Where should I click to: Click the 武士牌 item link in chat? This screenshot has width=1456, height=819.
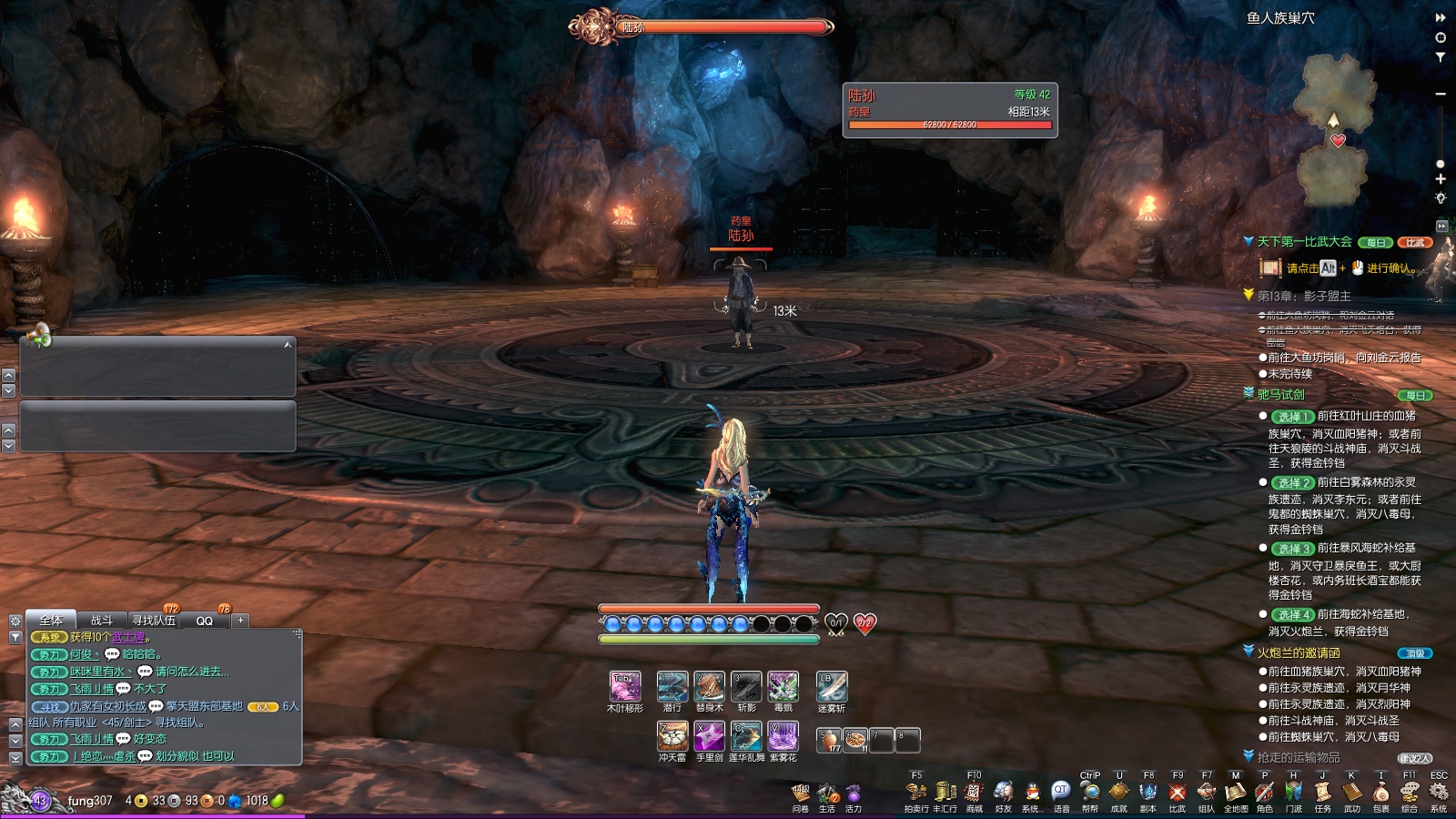tap(128, 637)
